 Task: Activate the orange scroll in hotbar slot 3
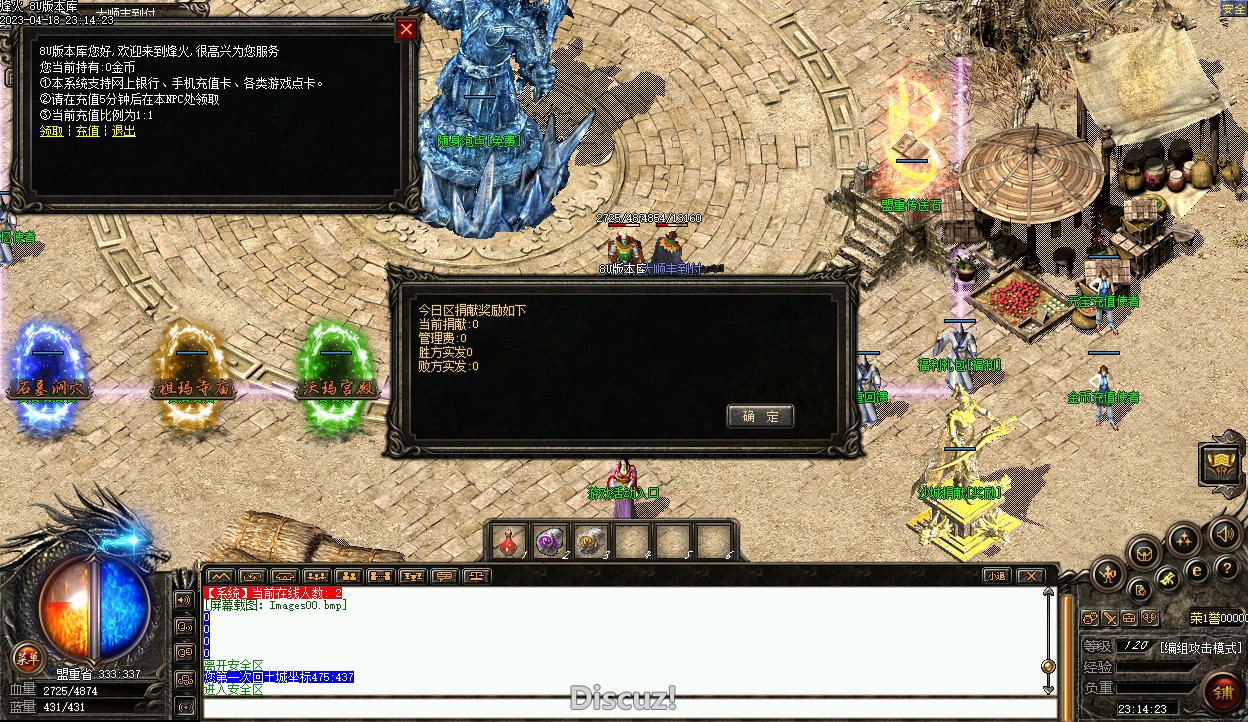coord(591,541)
